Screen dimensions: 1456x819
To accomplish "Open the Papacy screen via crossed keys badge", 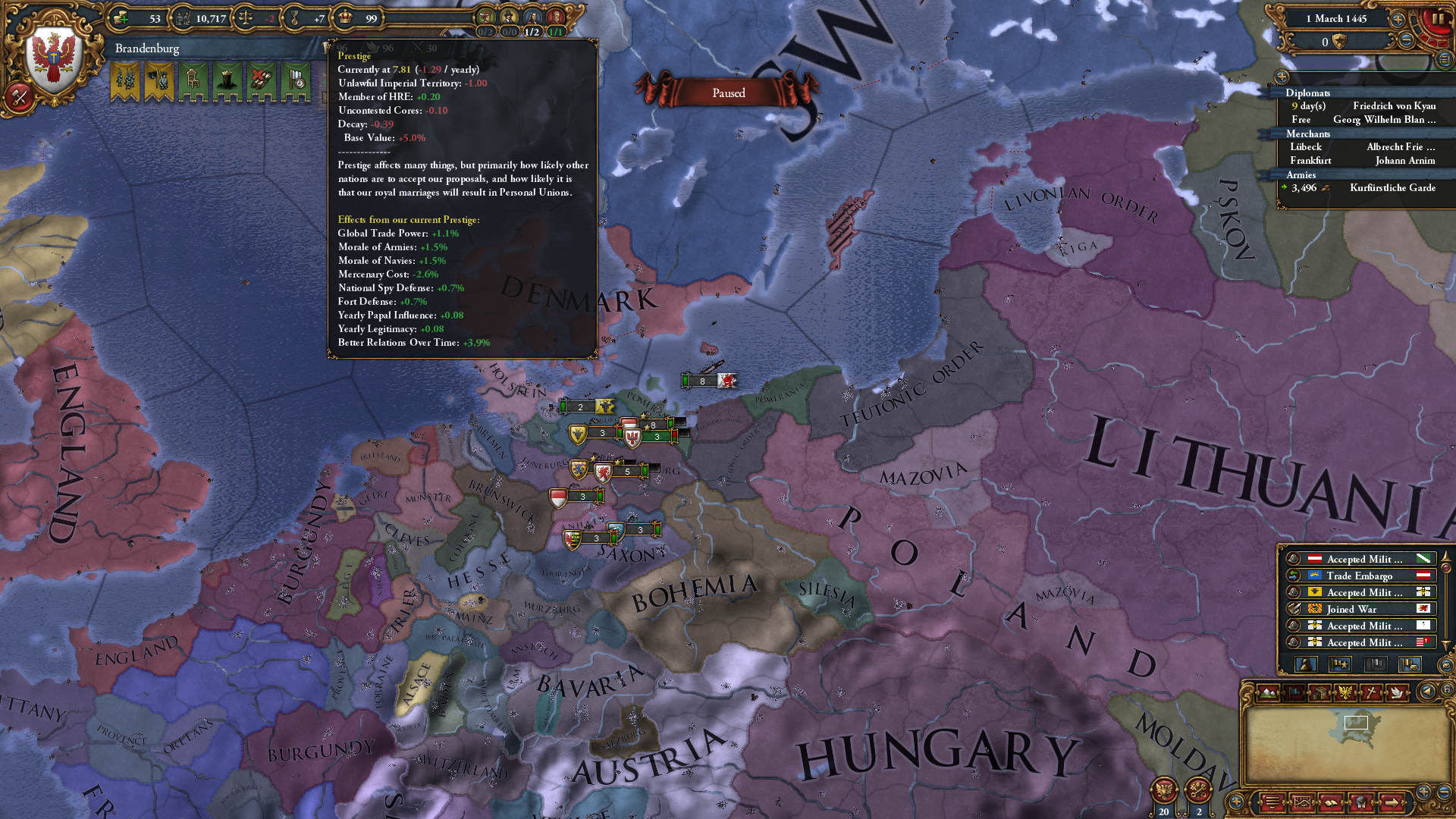I will point(1198,791).
